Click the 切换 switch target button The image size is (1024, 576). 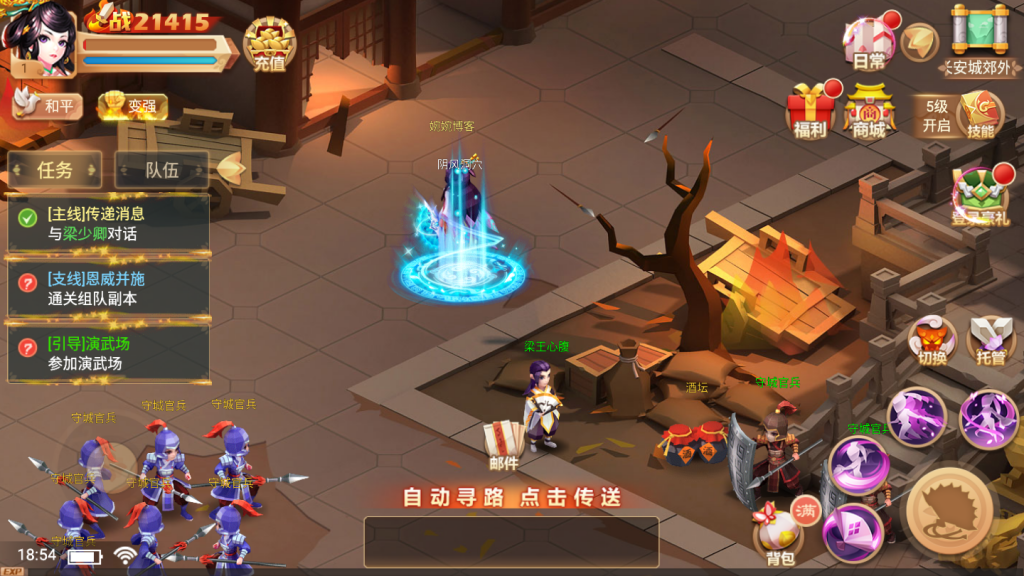(932, 342)
